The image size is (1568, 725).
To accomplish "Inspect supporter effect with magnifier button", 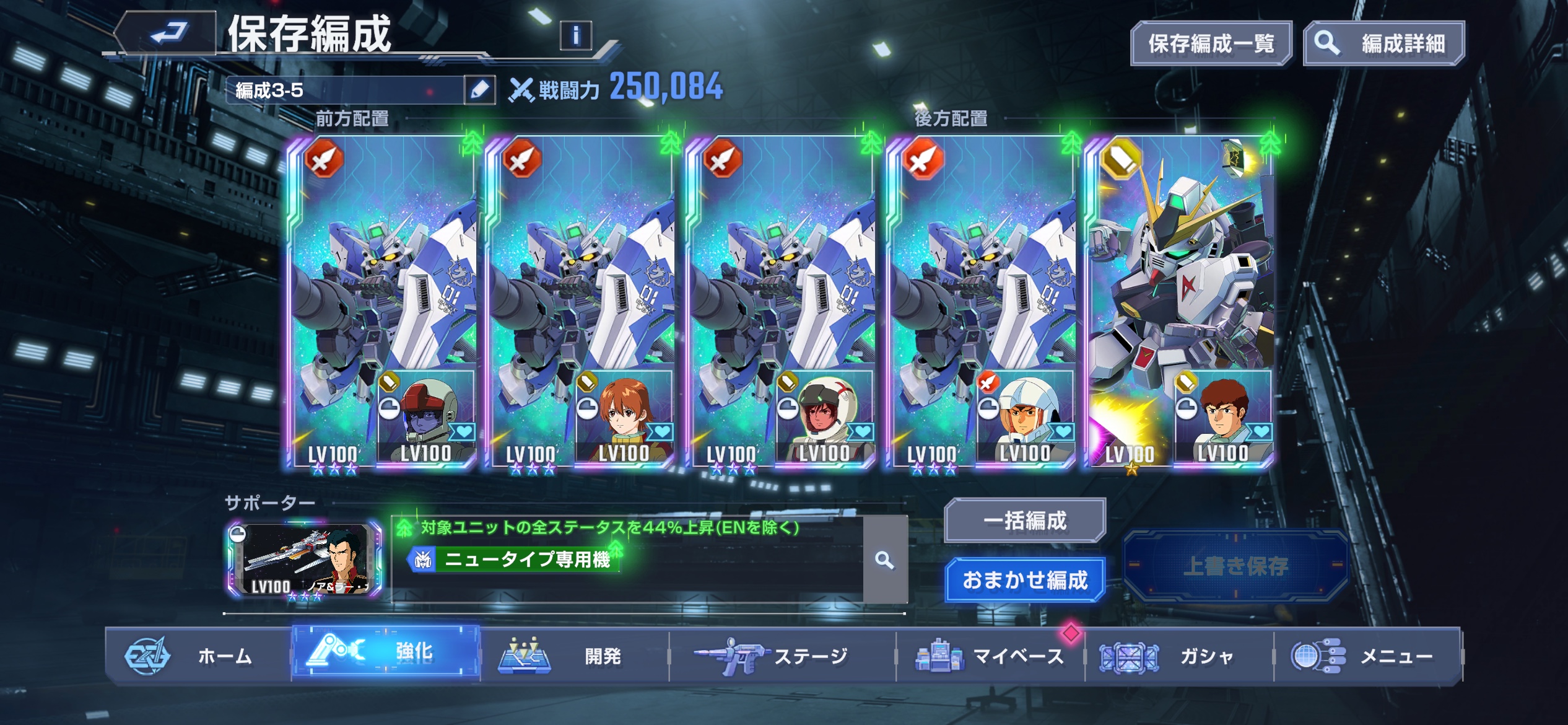I will click(885, 560).
